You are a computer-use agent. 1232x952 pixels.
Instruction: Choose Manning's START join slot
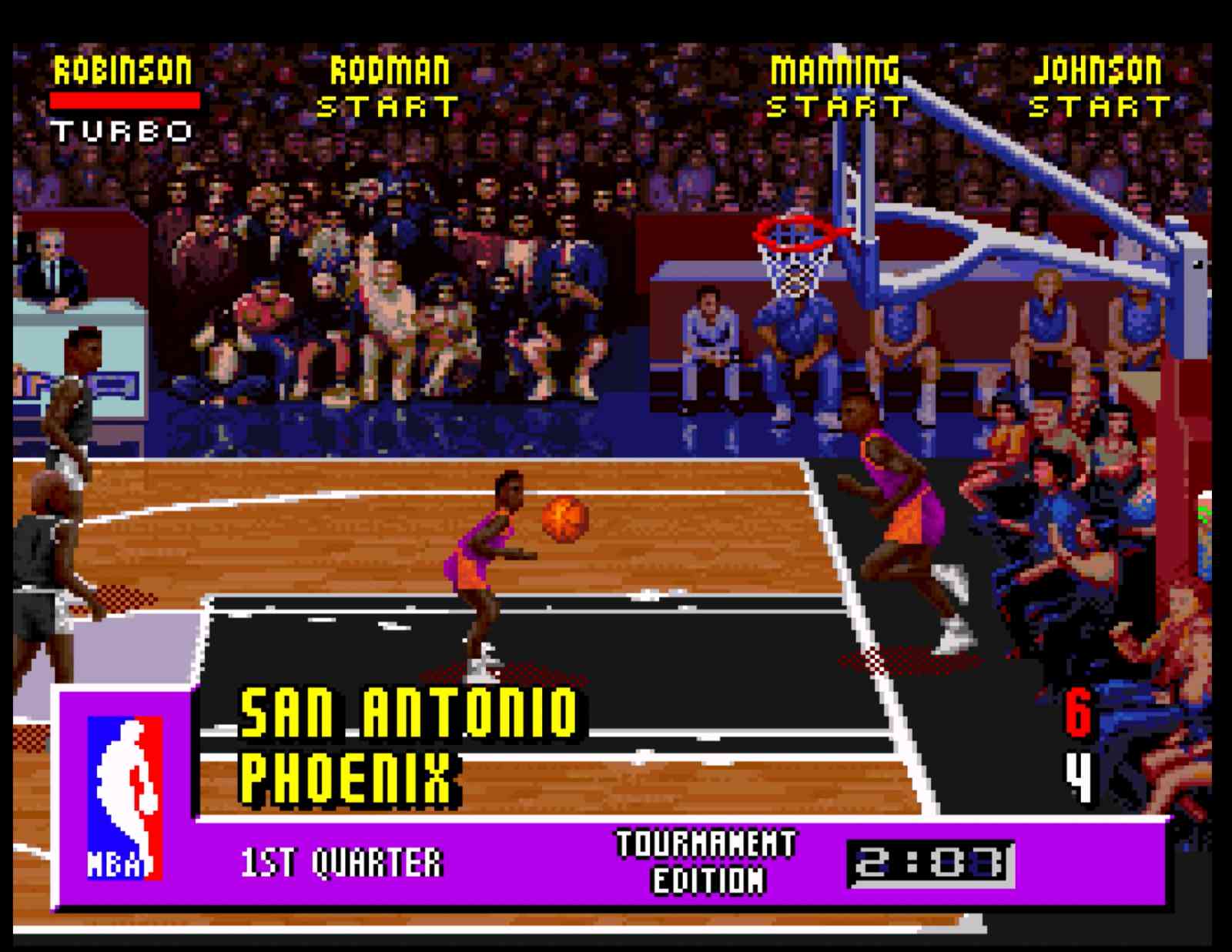coord(837,107)
